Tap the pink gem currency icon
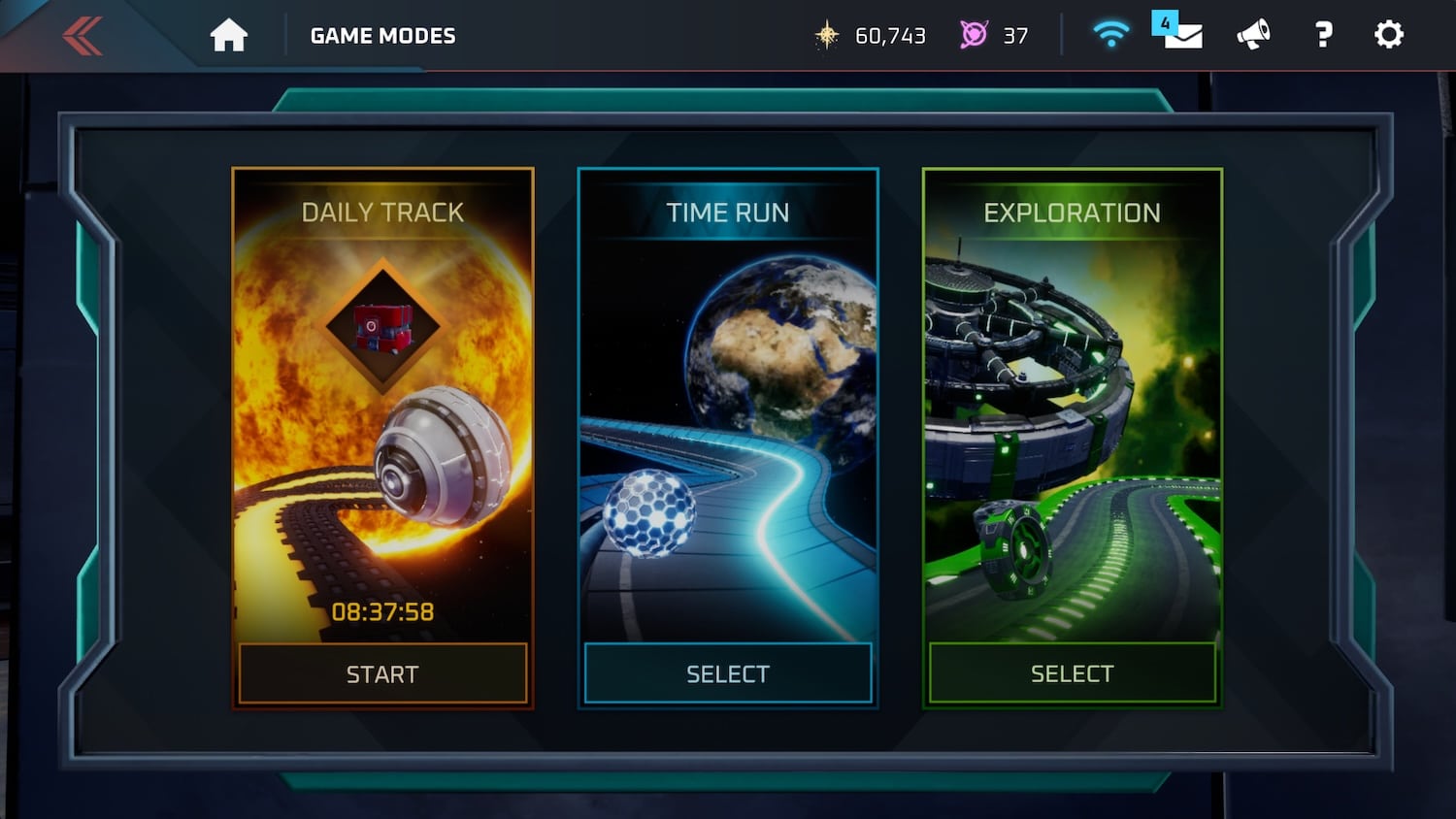This screenshot has height=819, width=1456. [x=974, y=36]
